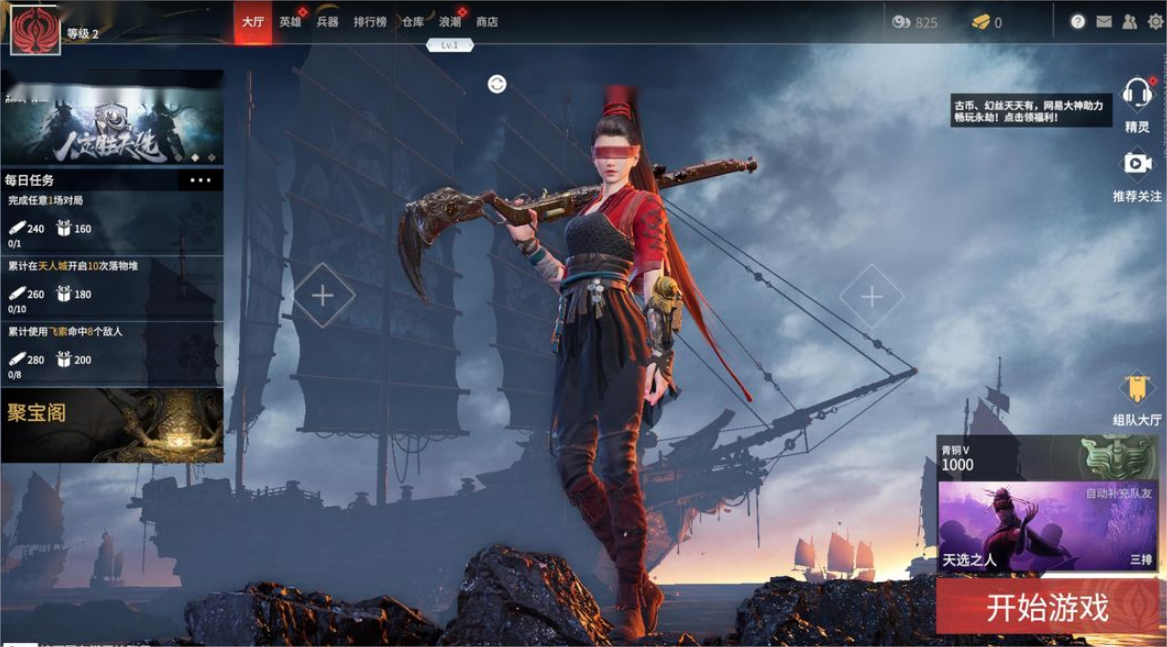Image resolution: width=1167 pixels, height=647 pixels.
Task: Open the 精灵 headset assistant
Action: click(1137, 97)
